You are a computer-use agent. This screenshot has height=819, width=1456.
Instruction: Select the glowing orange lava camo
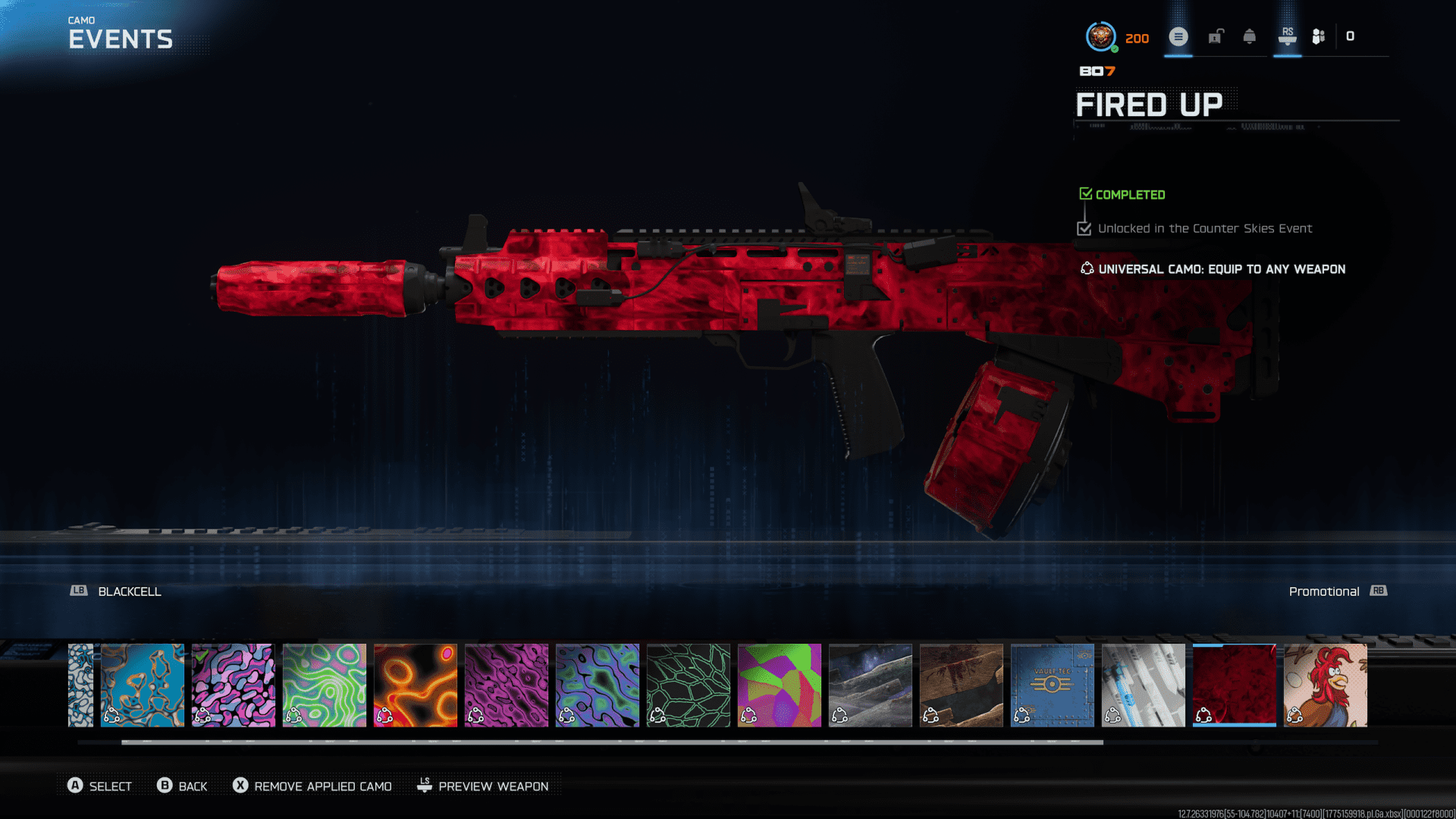pos(416,685)
